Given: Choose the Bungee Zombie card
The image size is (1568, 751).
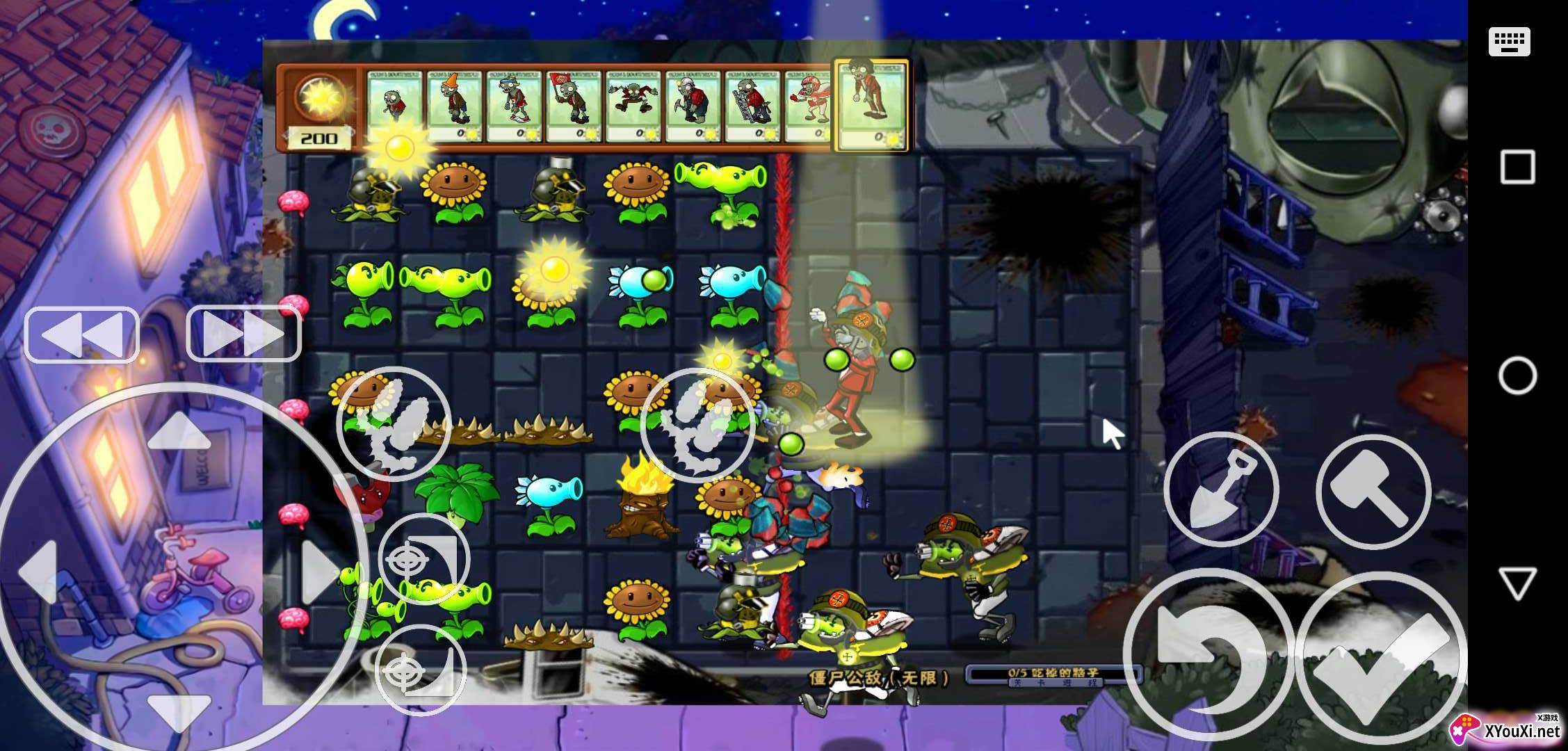Looking at the screenshot, I should (x=633, y=106).
